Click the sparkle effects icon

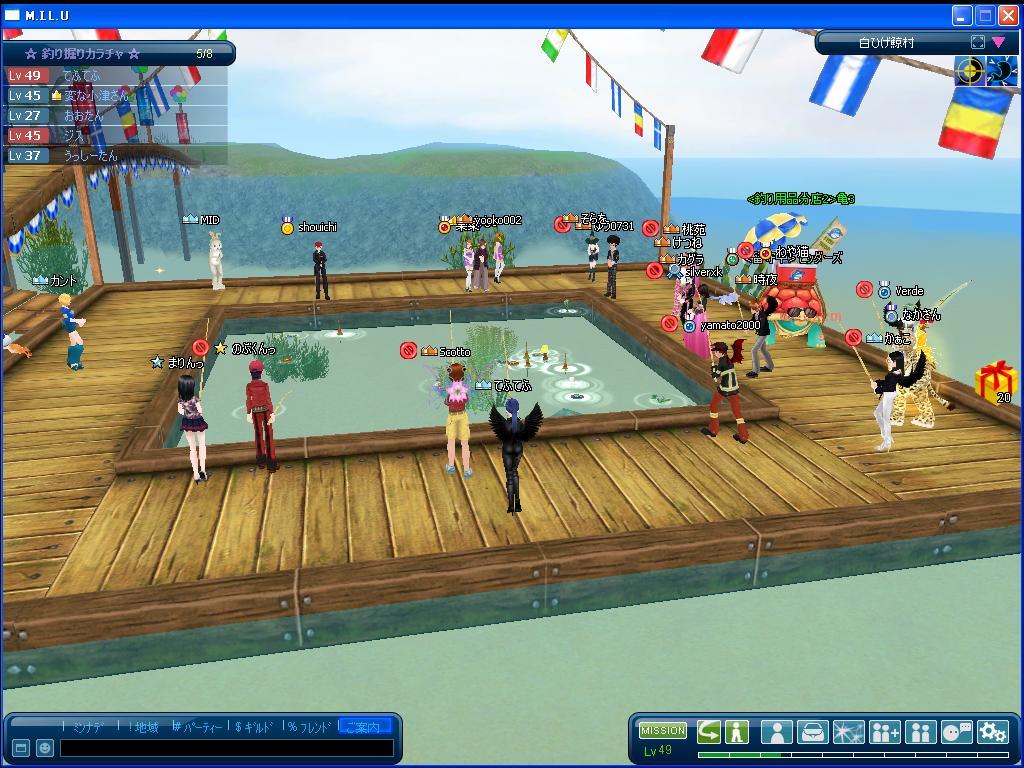pos(848,731)
